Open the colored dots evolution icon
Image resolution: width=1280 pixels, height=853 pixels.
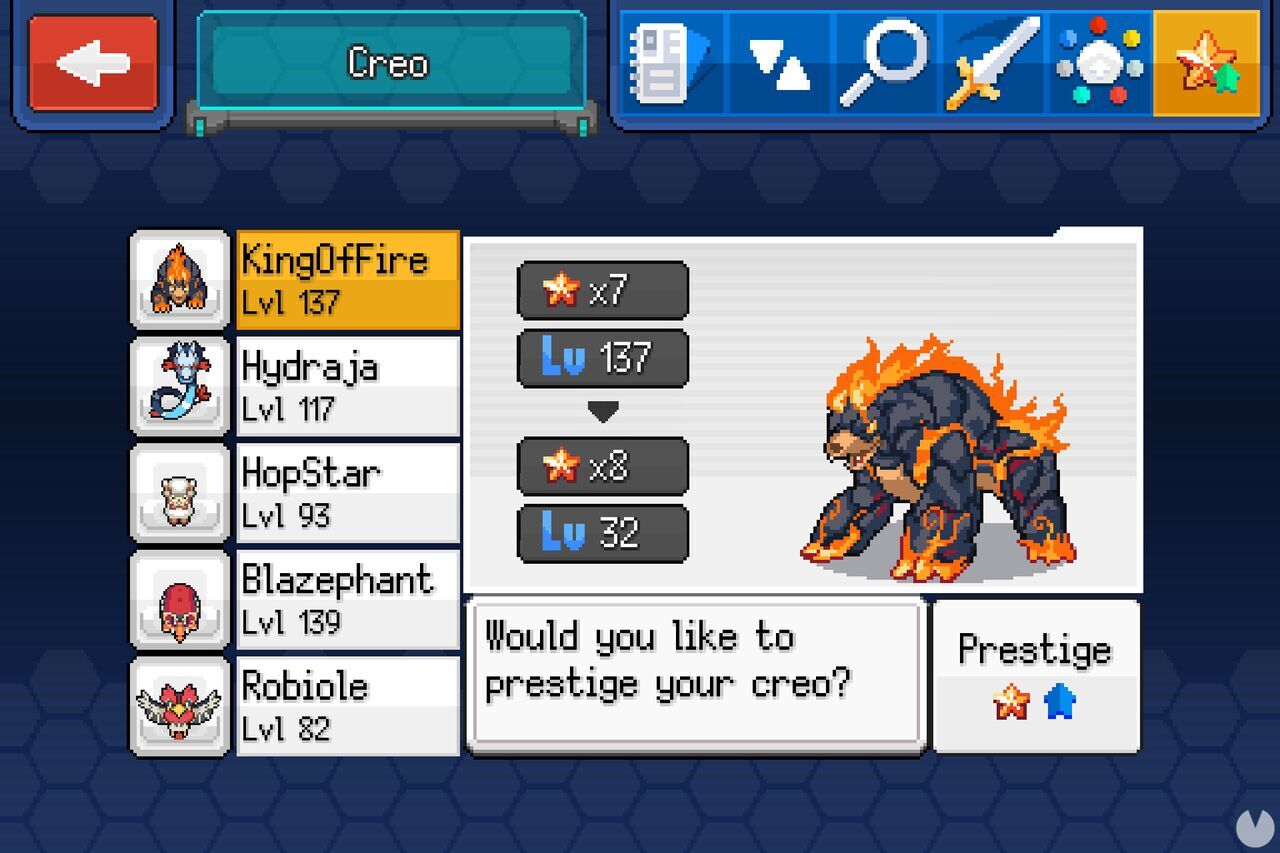(x=1100, y=62)
